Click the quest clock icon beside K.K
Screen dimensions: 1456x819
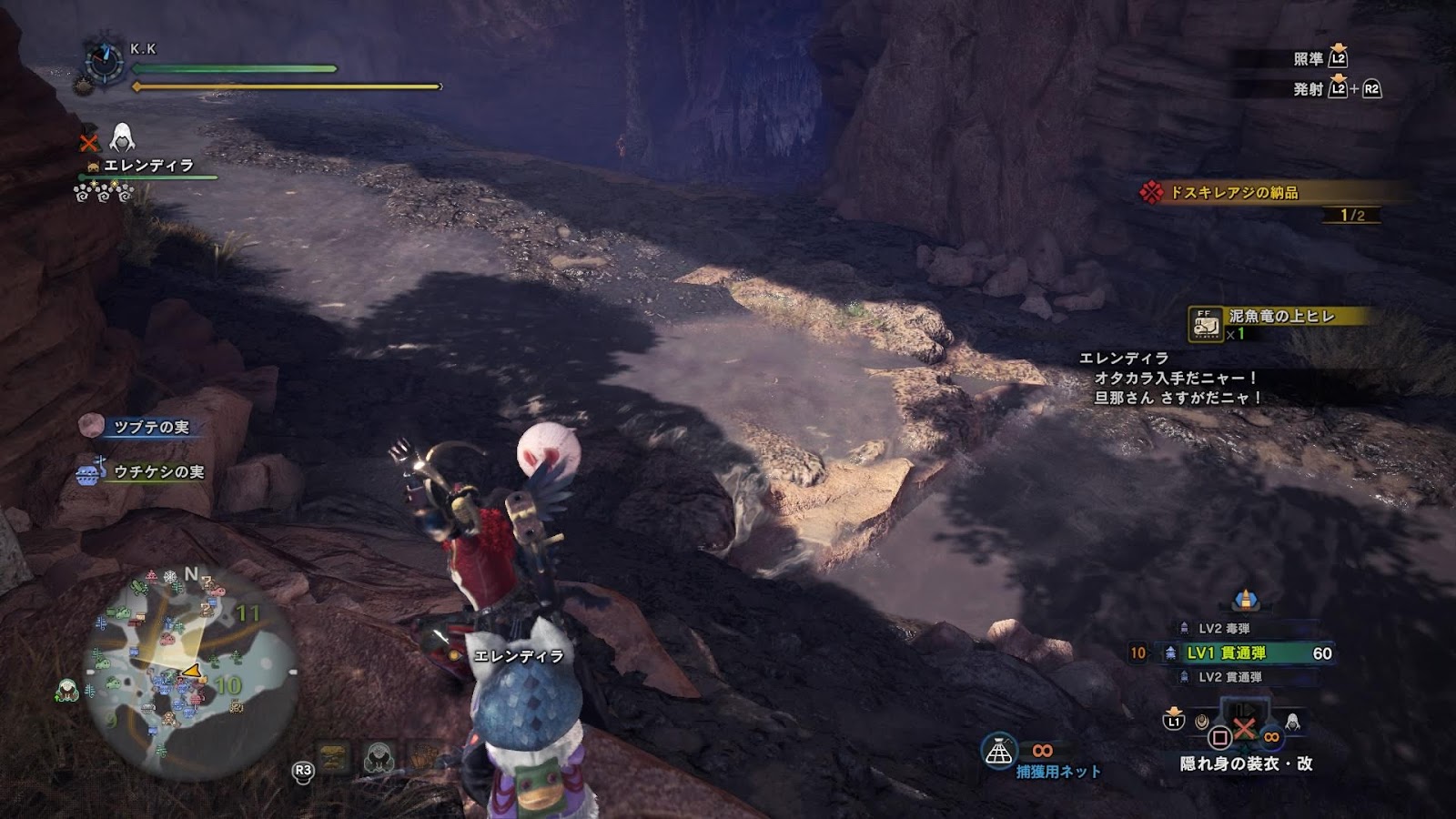pyautogui.click(x=105, y=62)
